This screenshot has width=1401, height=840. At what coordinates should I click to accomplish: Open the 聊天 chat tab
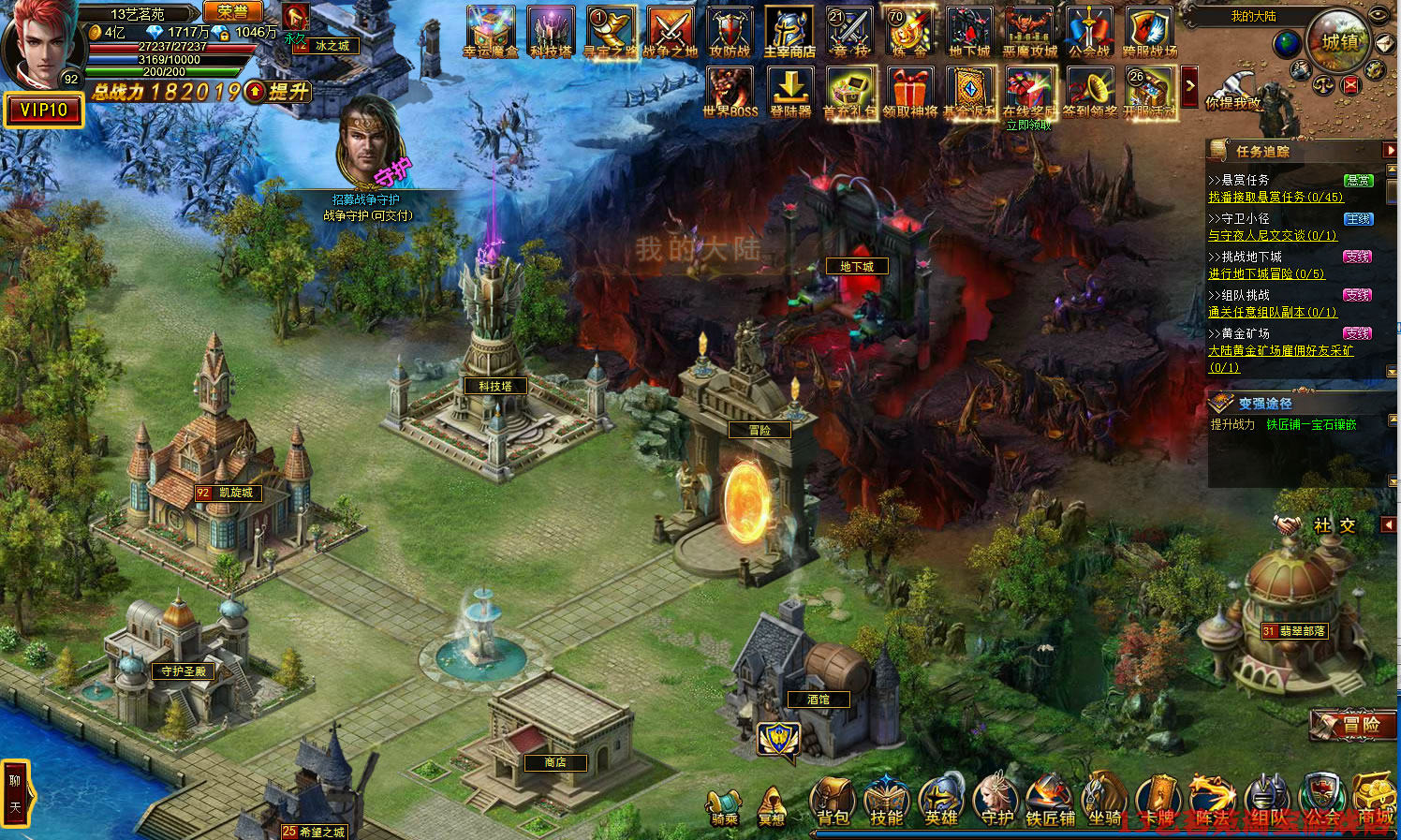[x=15, y=792]
